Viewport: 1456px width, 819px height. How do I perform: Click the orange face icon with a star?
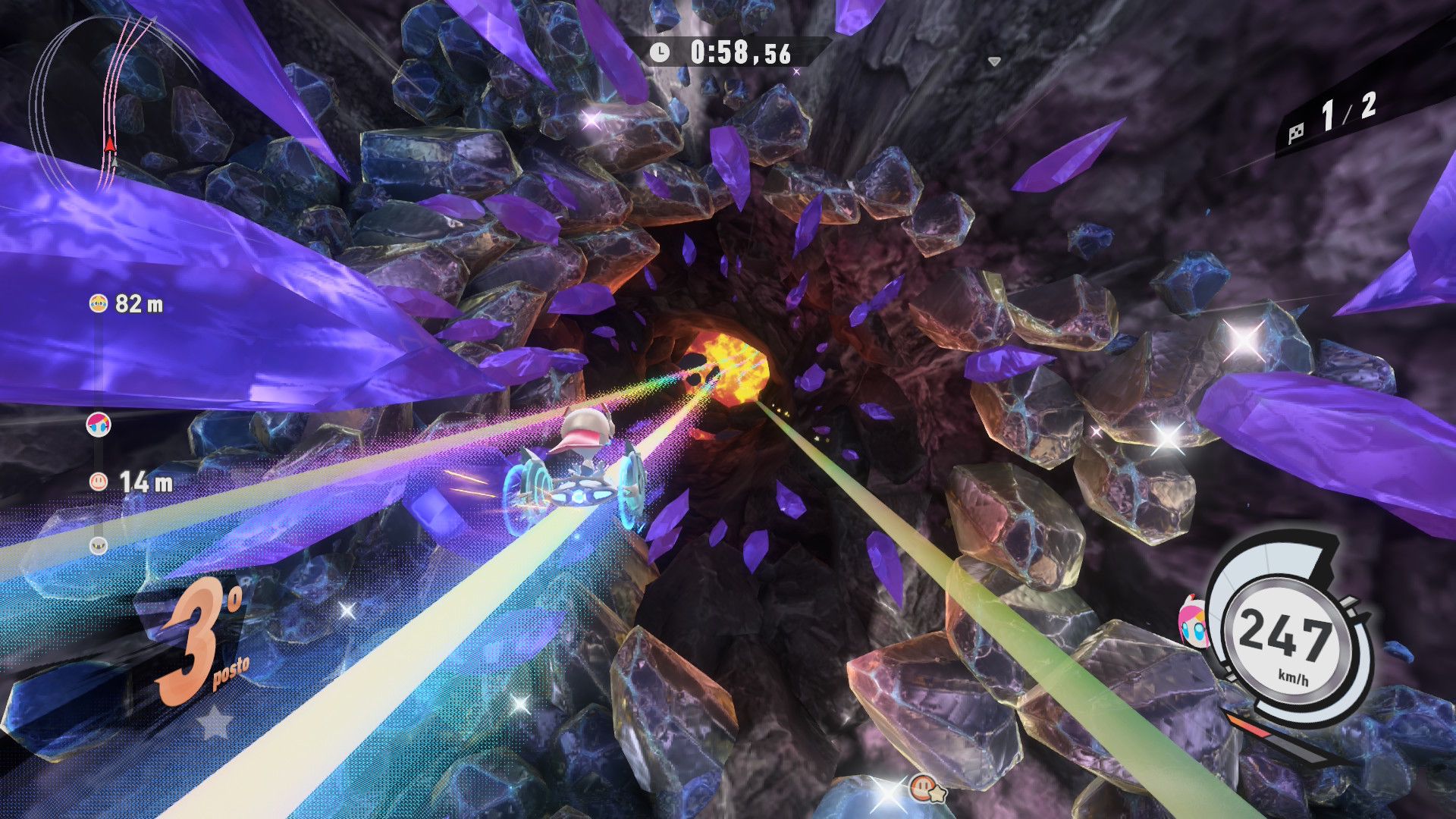tap(924, 788)
